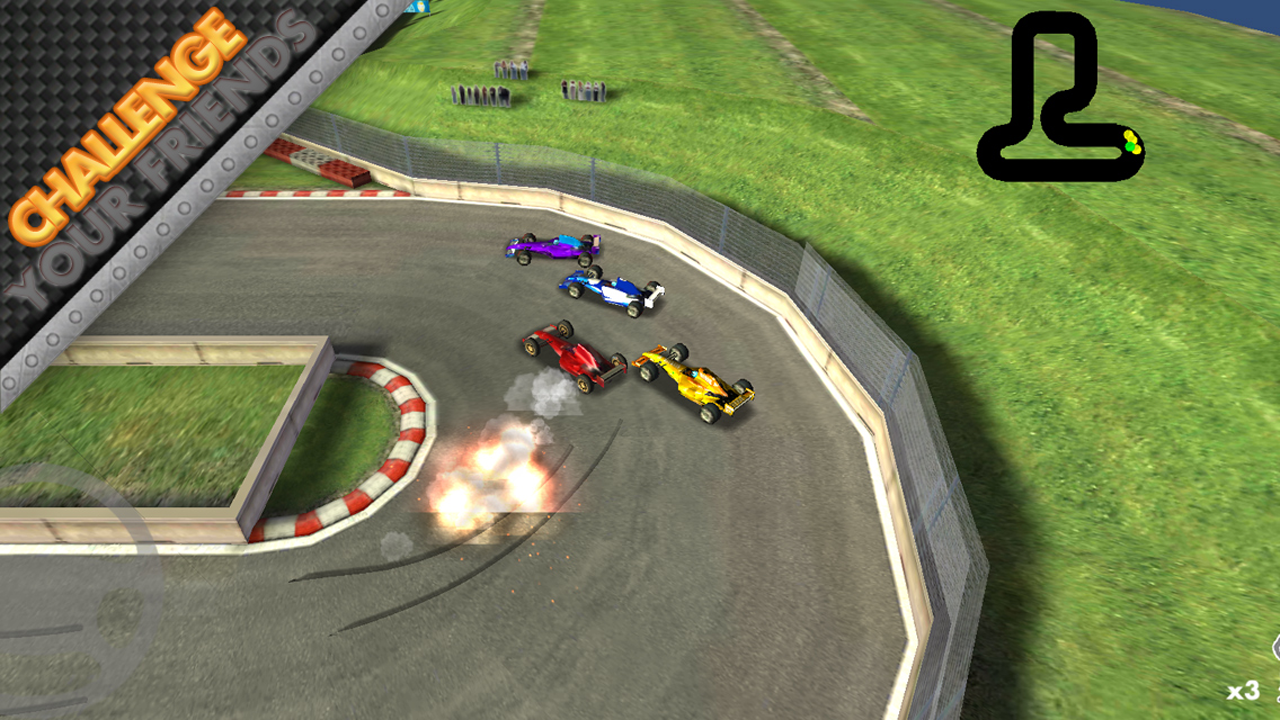Select the green car position marker on minimap
This screenshot has width=1280, height=720.
pos(1130,147)
